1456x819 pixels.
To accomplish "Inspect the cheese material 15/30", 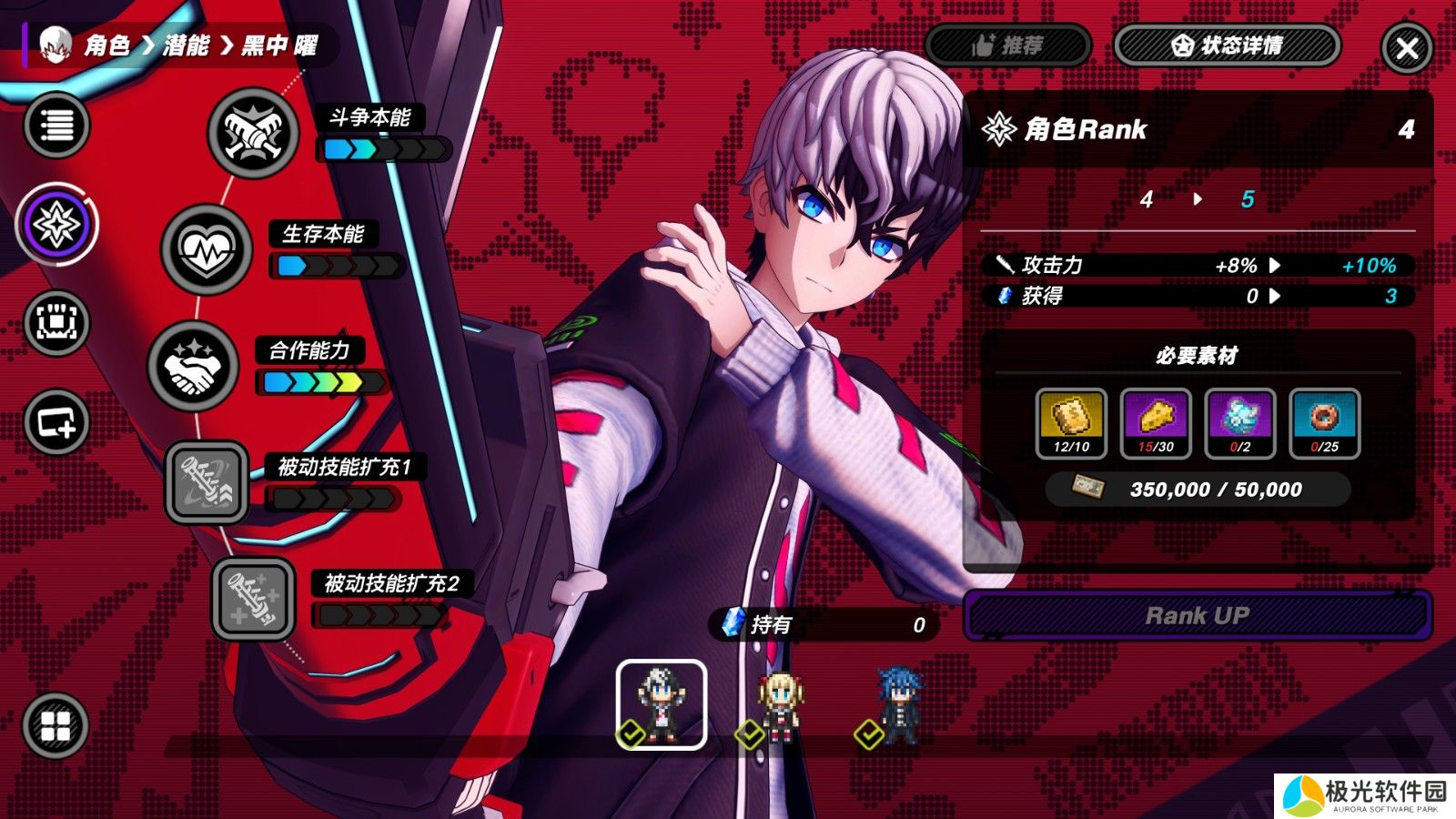I will pos(1156,423).
